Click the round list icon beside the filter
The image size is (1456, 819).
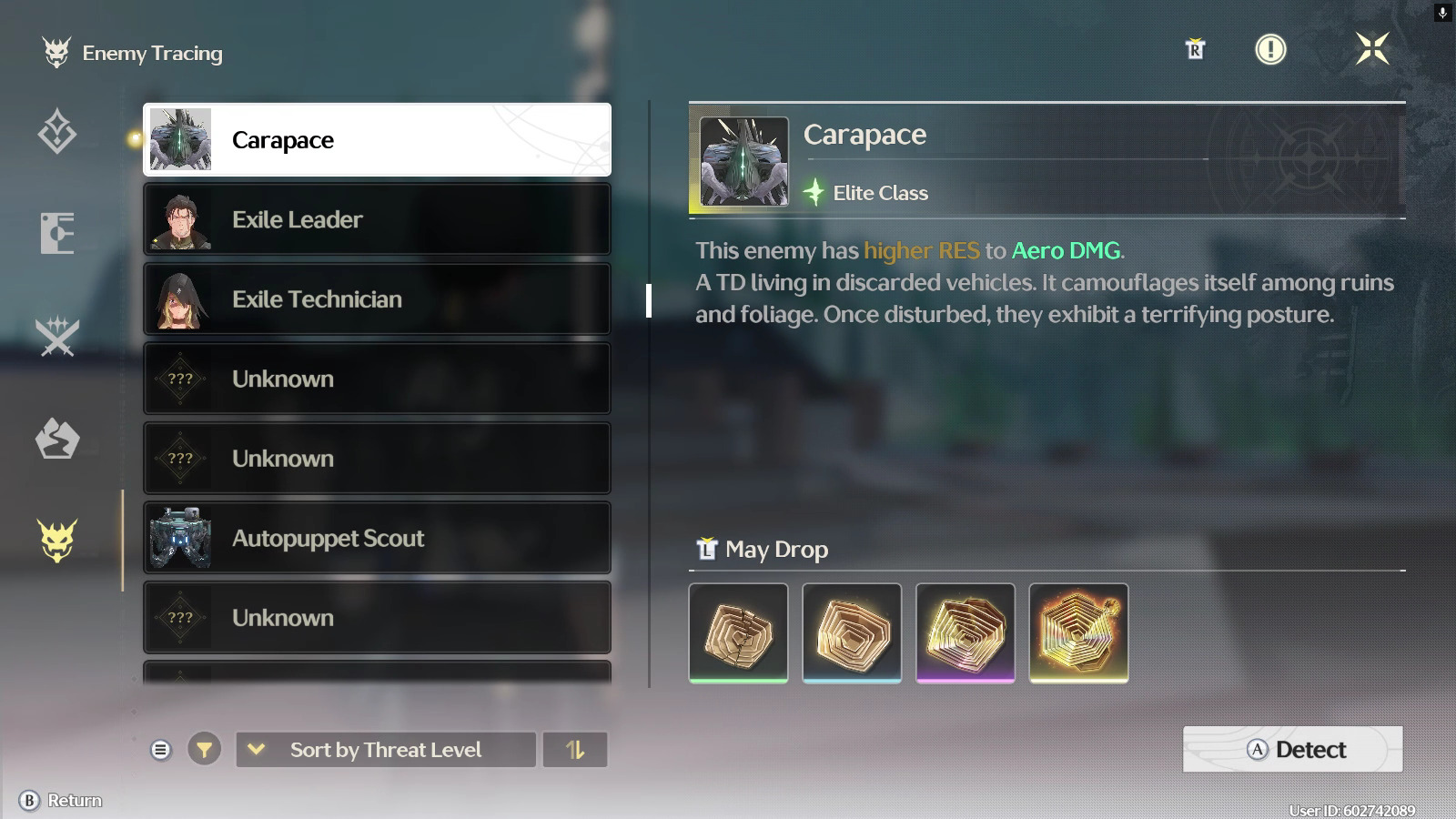161,750
